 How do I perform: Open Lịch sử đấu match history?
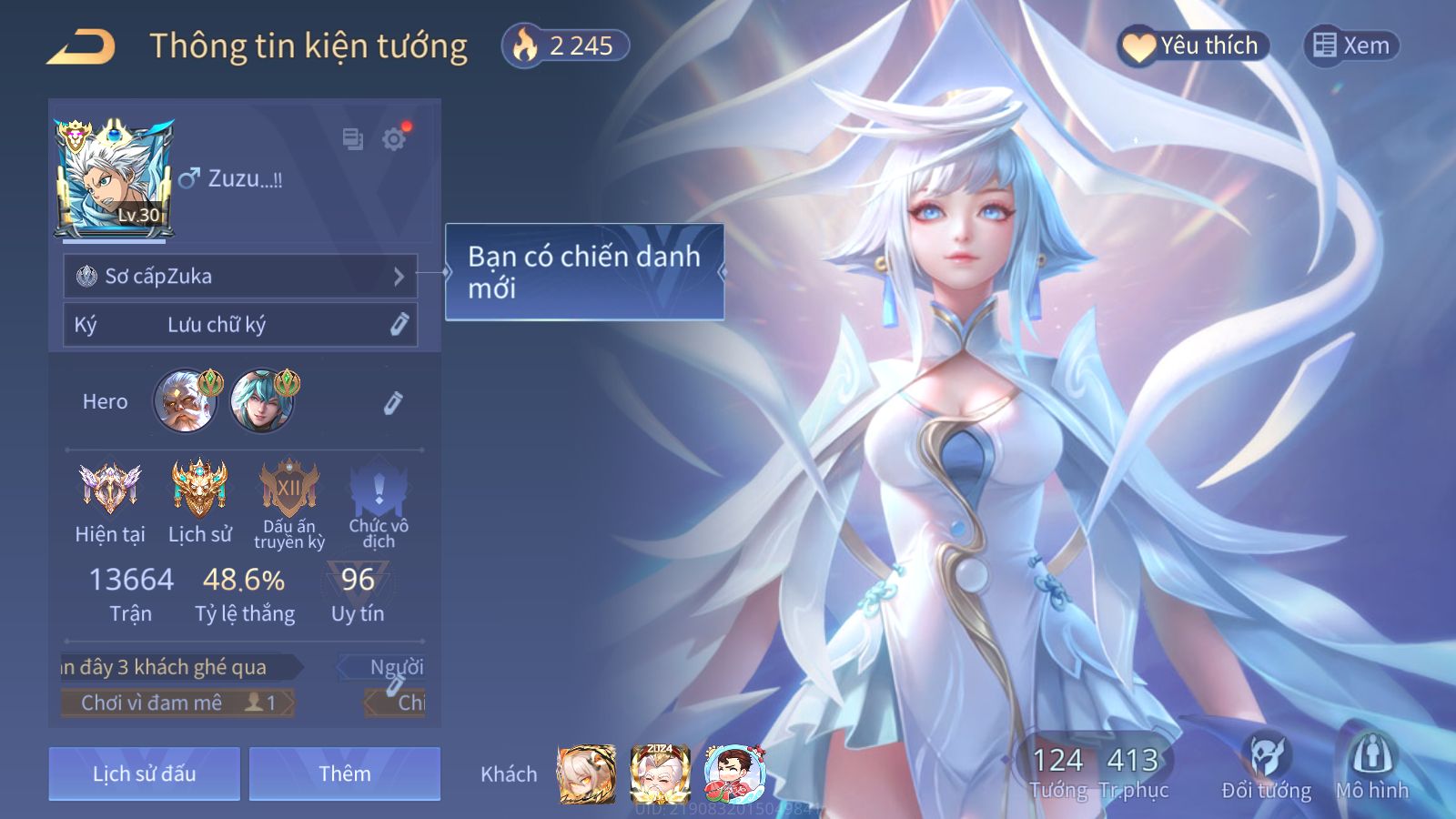(144, 773)
